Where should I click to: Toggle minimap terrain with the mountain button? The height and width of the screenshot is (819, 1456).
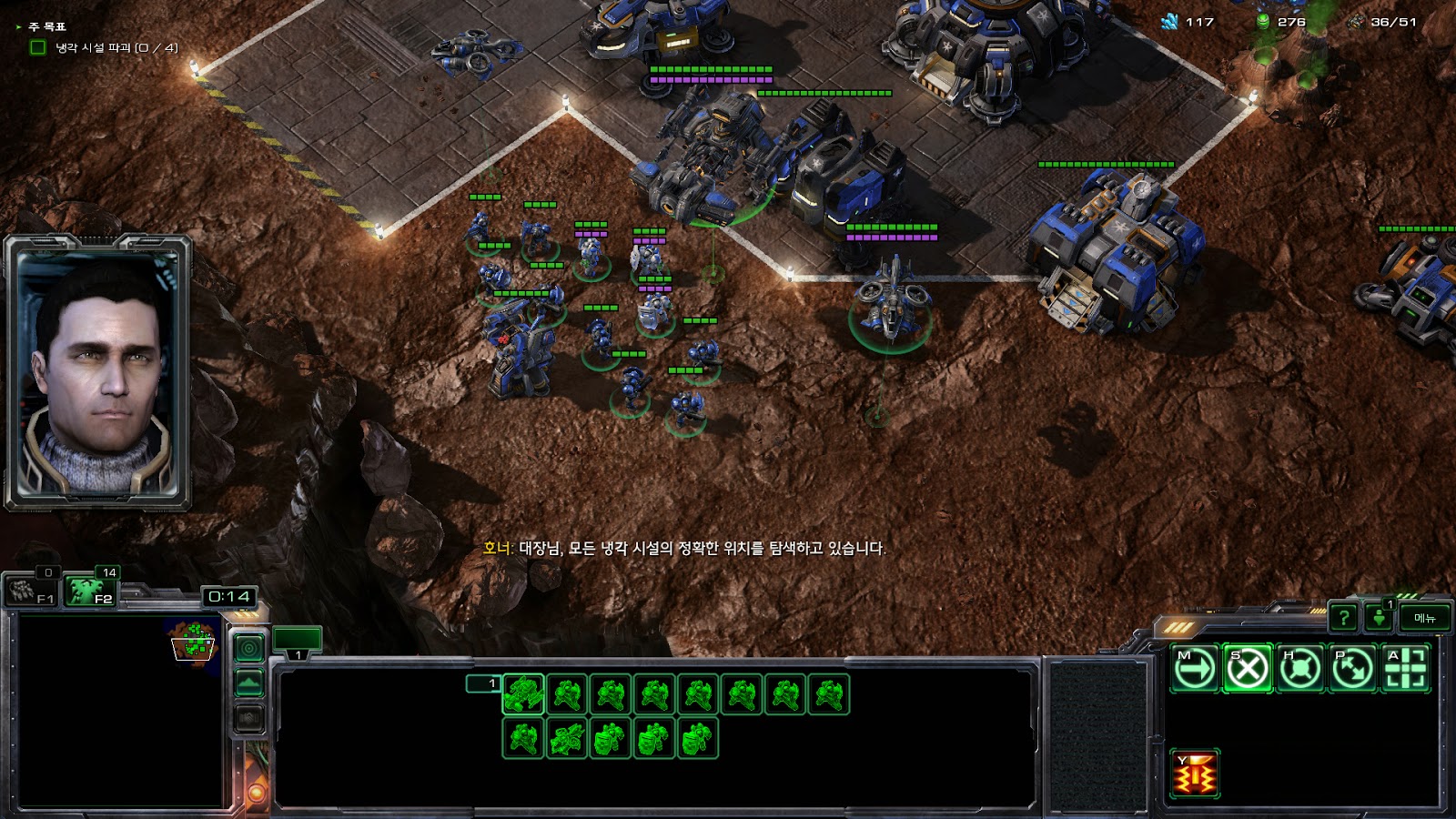249,683
